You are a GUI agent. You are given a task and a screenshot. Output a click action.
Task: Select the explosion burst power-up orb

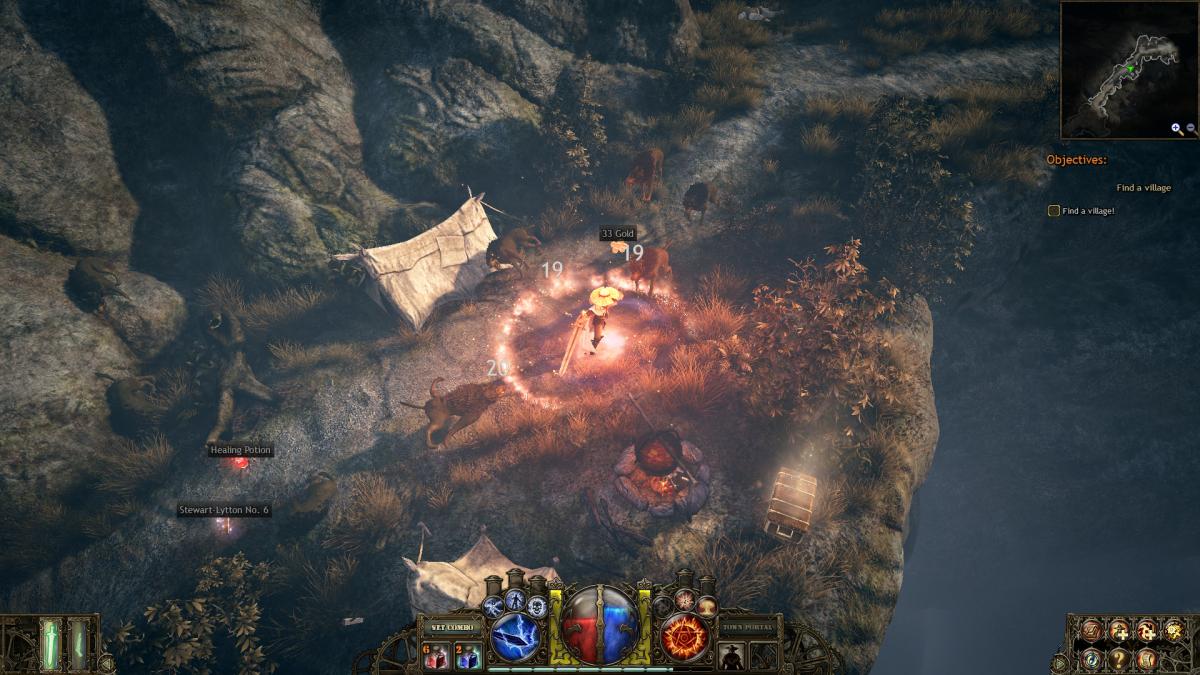[x=684, y=599]
